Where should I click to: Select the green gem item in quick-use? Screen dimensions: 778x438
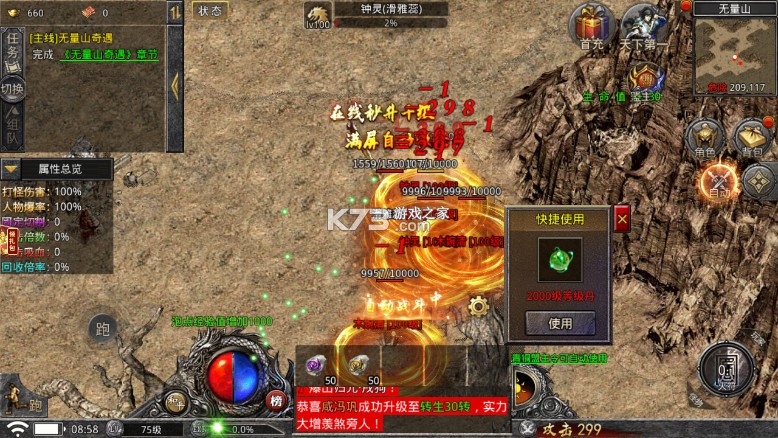(560, 262)
